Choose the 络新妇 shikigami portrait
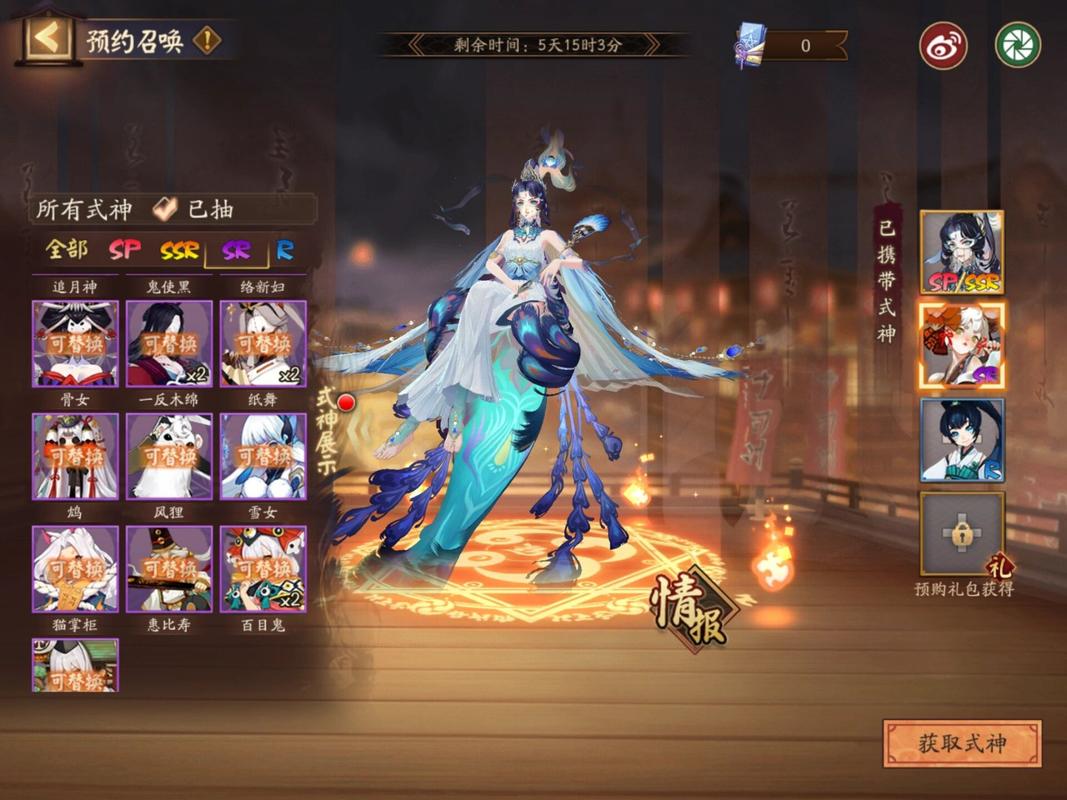Screen dimensions: 1067x800 coord(263,343)
